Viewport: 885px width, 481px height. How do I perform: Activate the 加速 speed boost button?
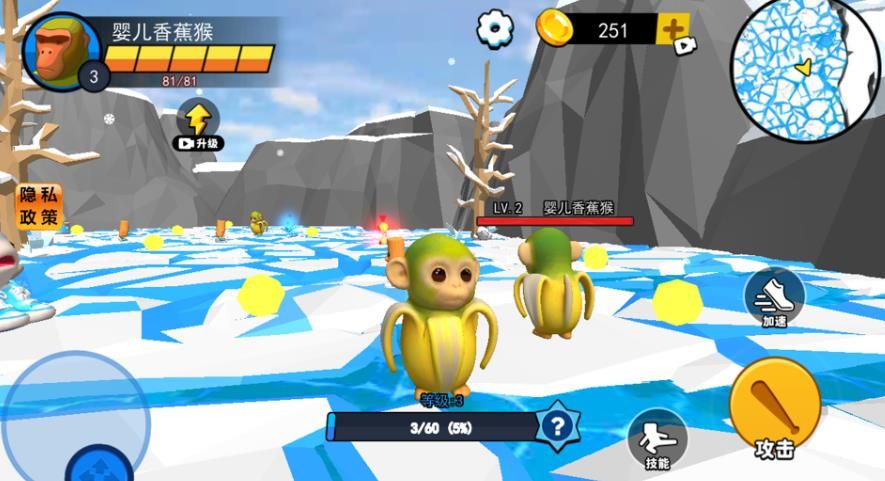point(774,297)
